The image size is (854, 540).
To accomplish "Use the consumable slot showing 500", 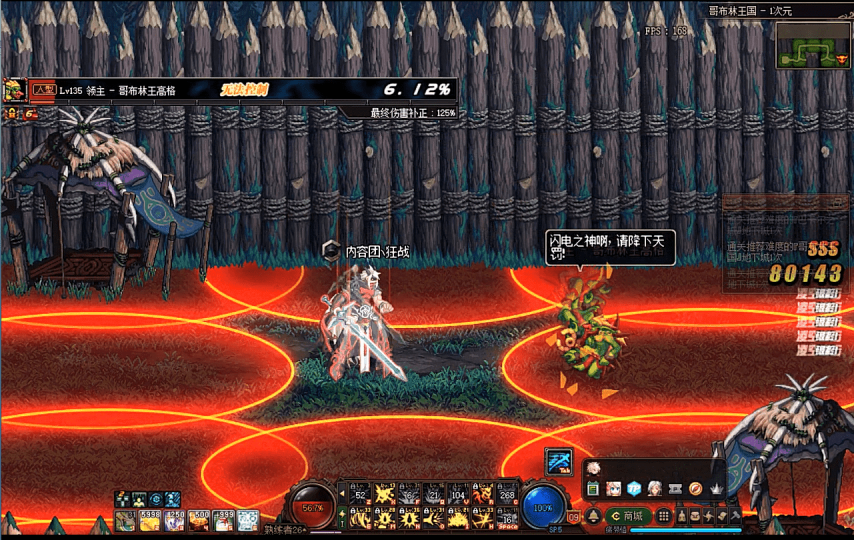I will click(x=199, y=519).
